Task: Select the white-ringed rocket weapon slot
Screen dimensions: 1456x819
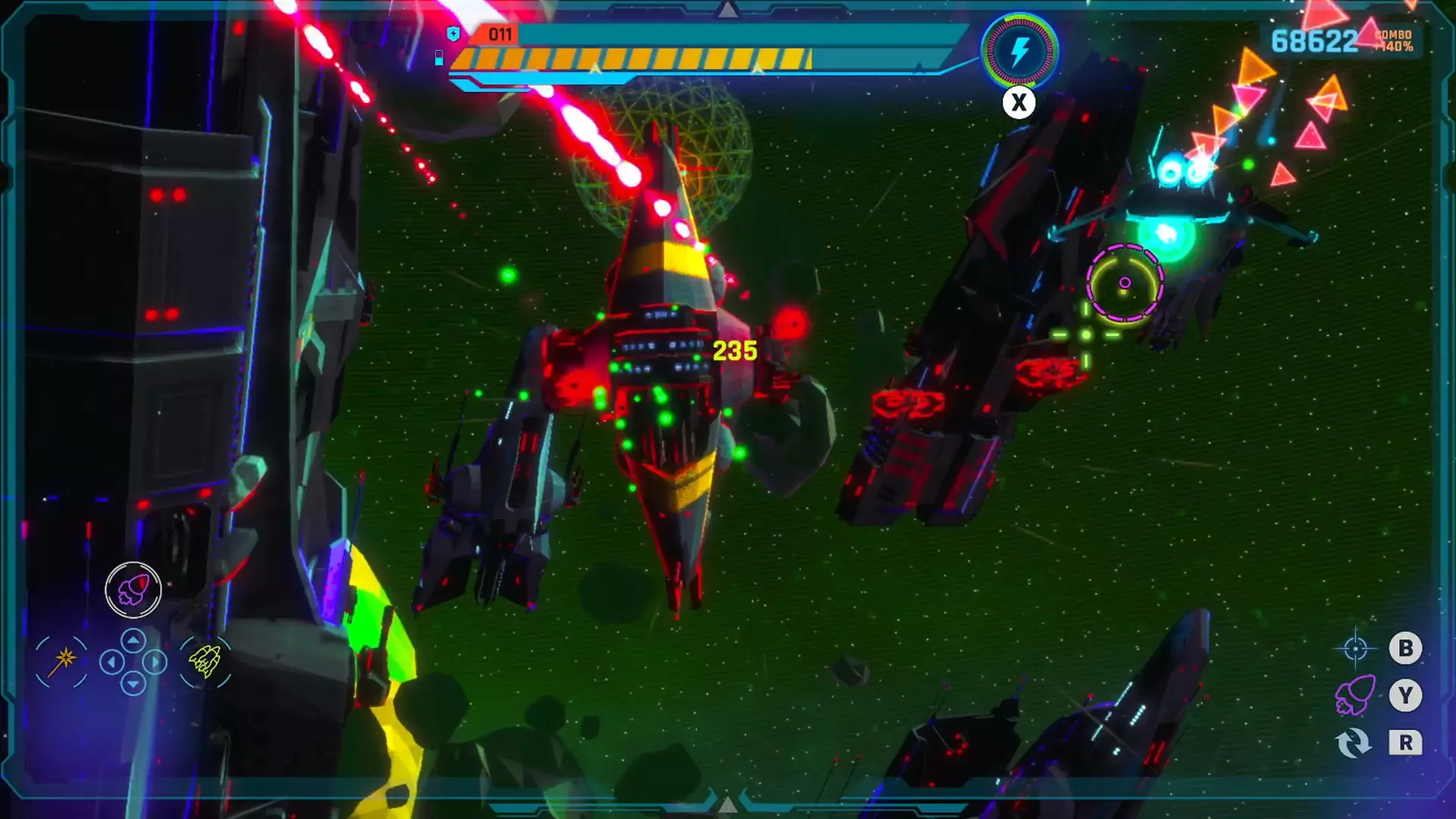Action: [x=133, y=589]
